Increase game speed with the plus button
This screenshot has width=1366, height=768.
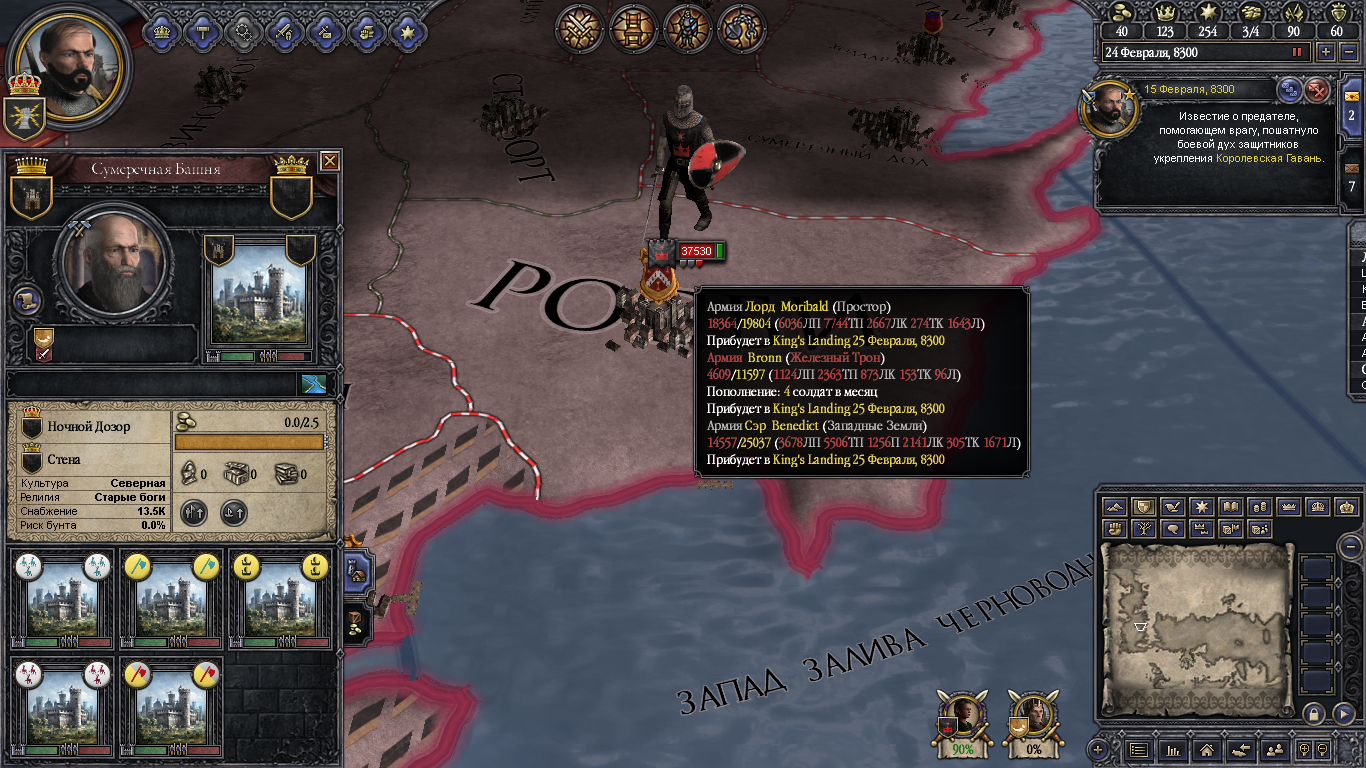(1326, 52)
